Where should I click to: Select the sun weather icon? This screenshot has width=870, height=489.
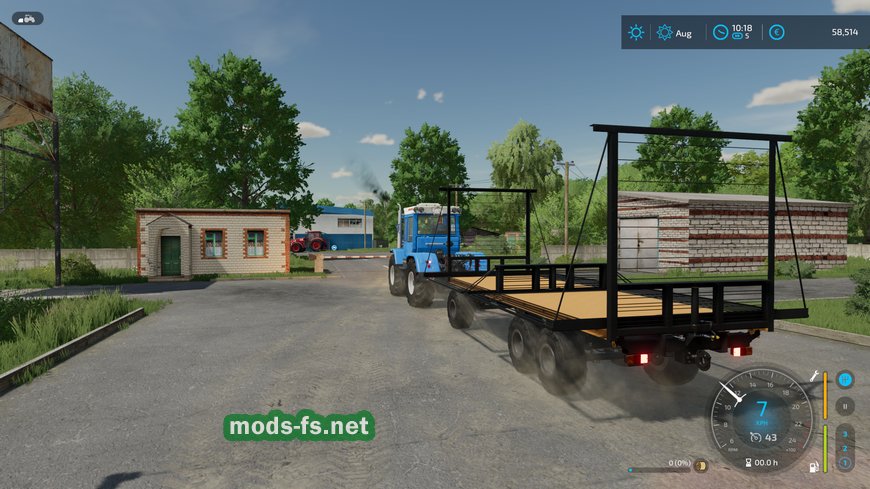[636, 32]
